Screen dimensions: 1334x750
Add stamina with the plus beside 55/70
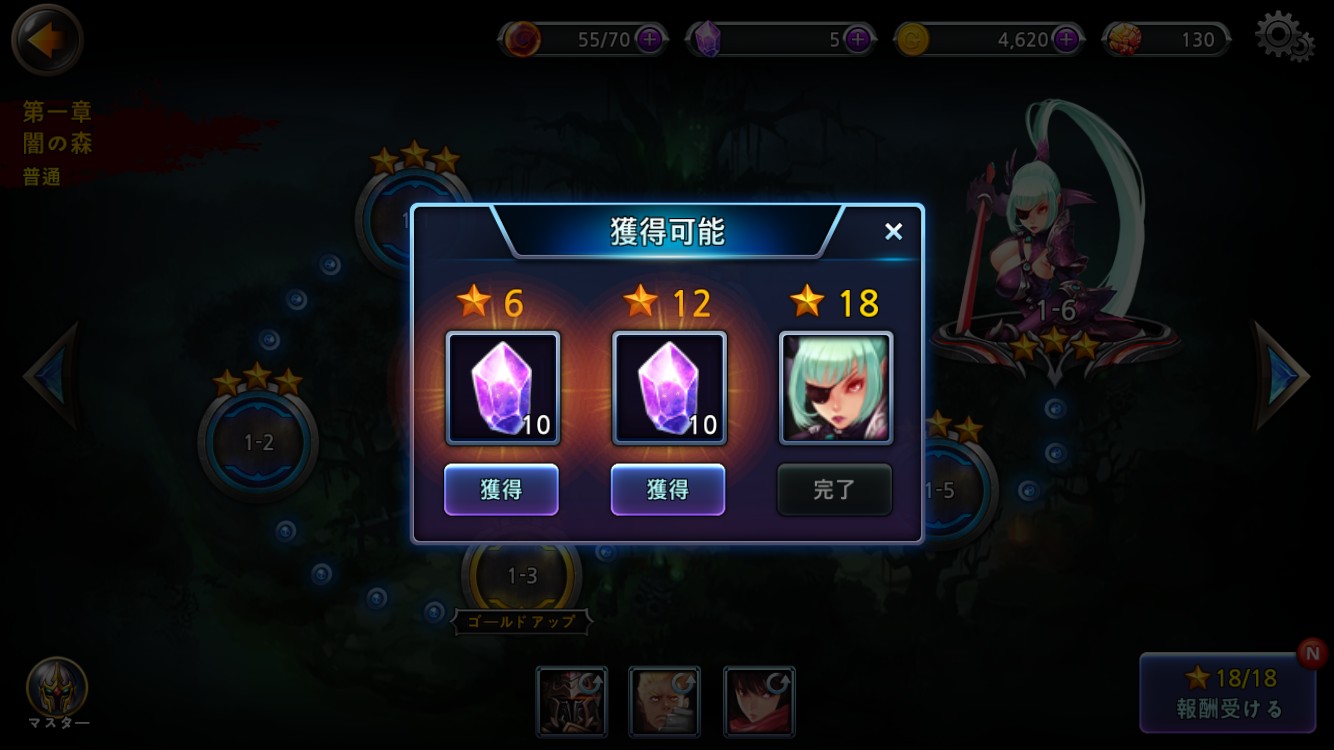tap(650, 40)
